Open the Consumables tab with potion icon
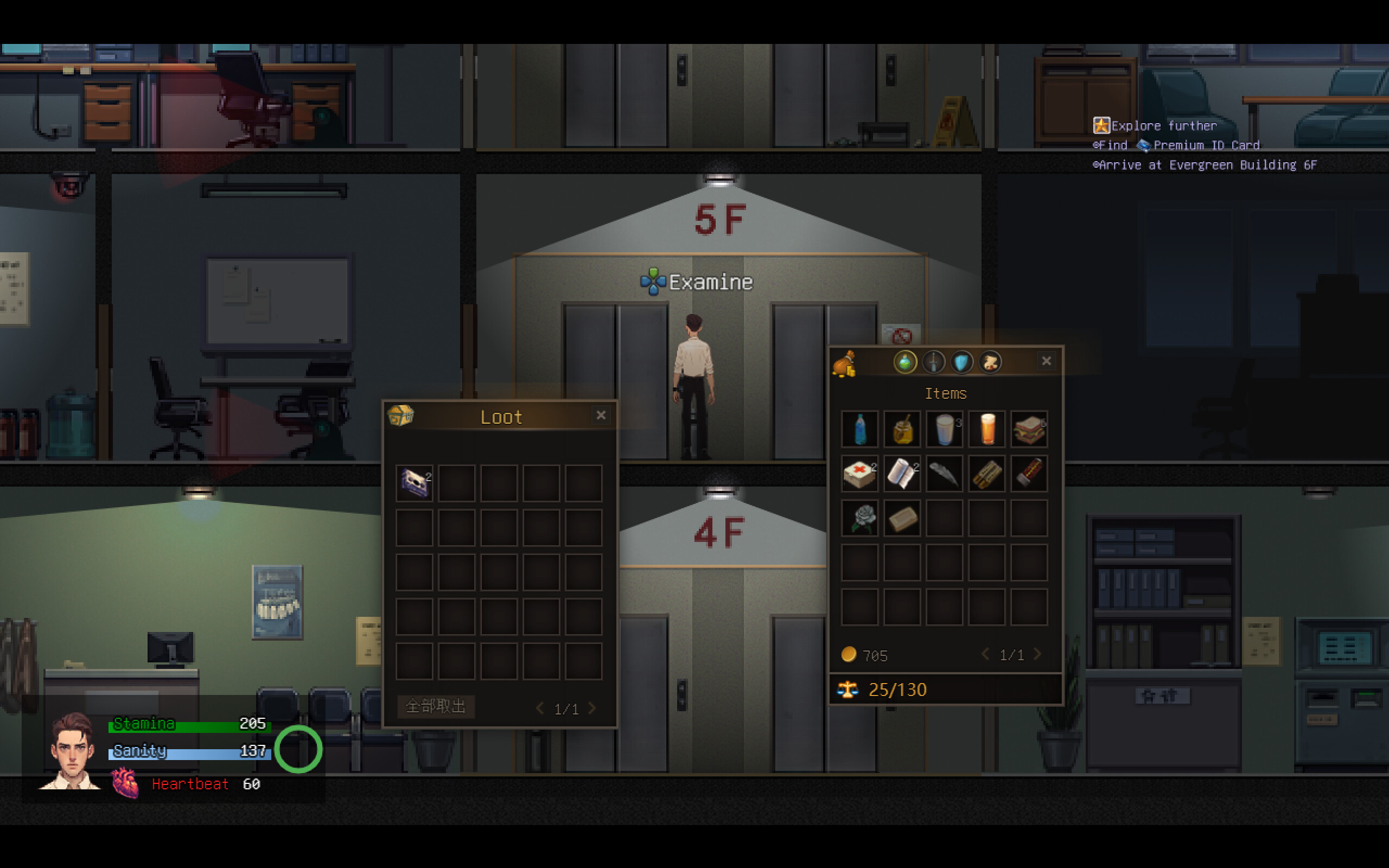Viewport: 1389px width, 868px height. 905,362
